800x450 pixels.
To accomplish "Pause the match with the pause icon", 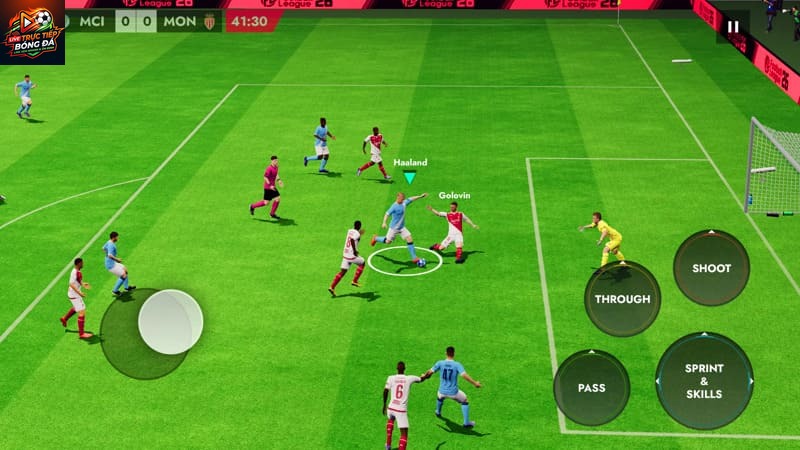I will 733,27.
